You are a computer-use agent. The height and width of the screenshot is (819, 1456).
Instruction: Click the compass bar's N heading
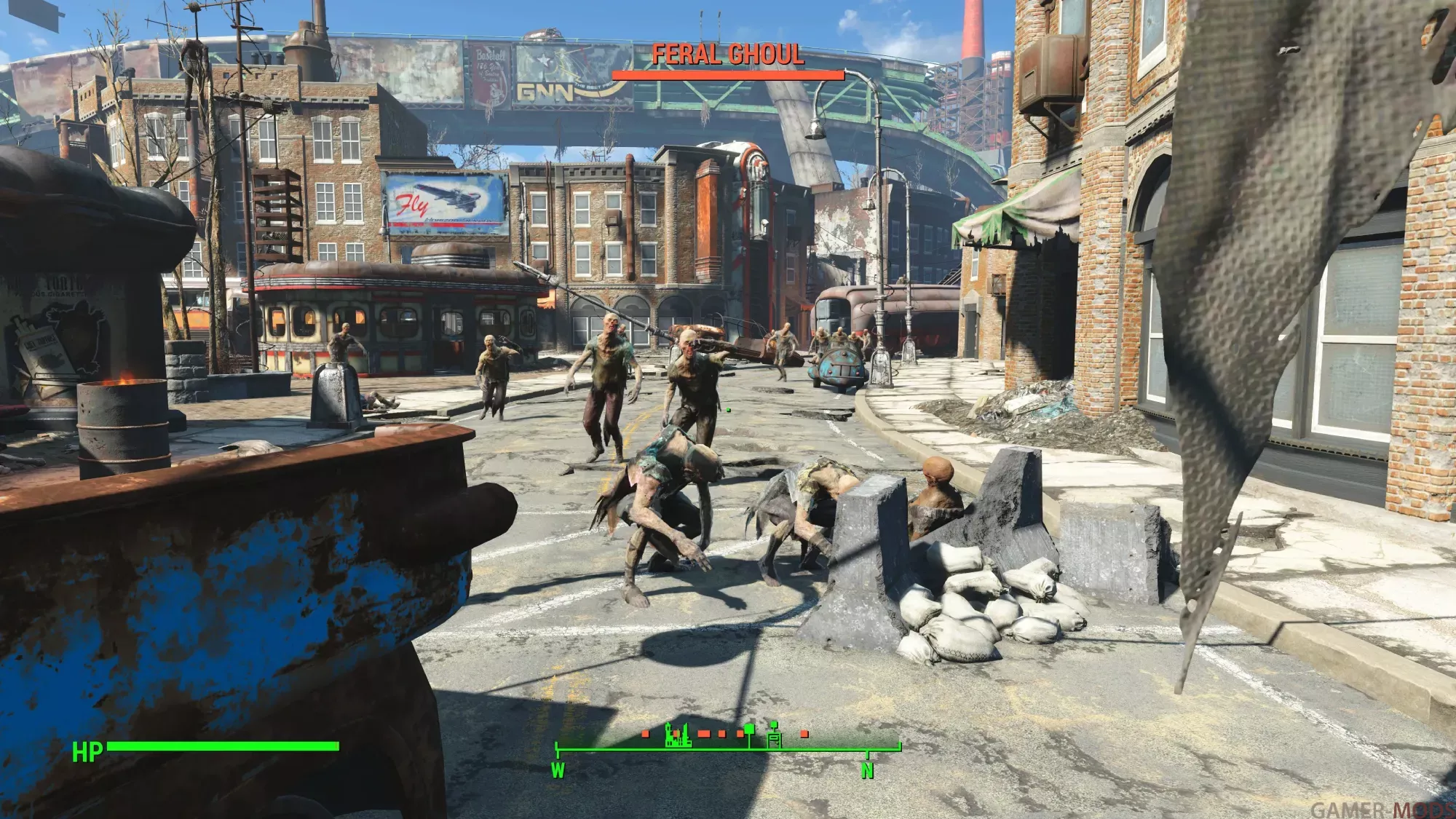click(x=867, y=770)
